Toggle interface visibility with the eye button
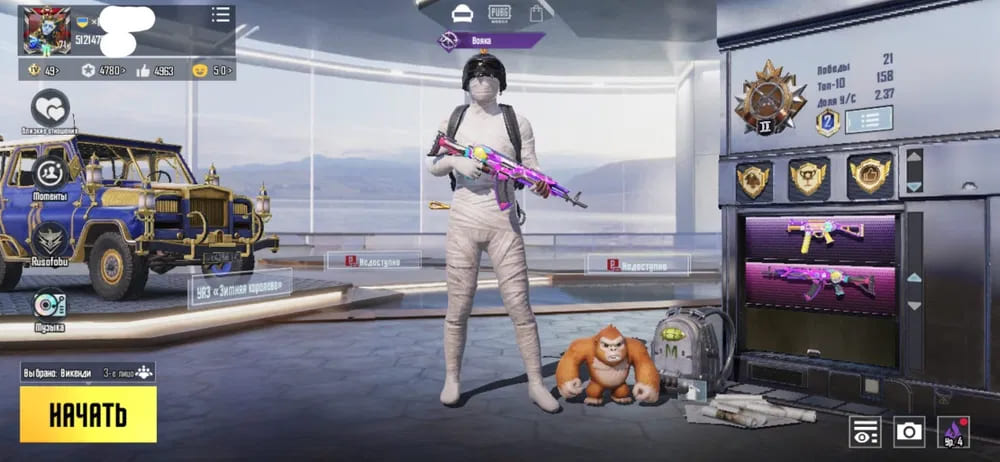This screenshot has height=462, width=1000. click(865, 431)
